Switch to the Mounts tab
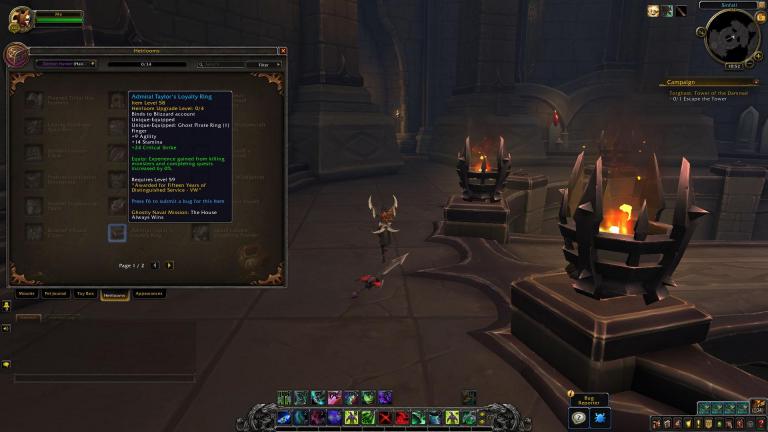Viewport: 768px width, 432px height. [x=27, y=294]
